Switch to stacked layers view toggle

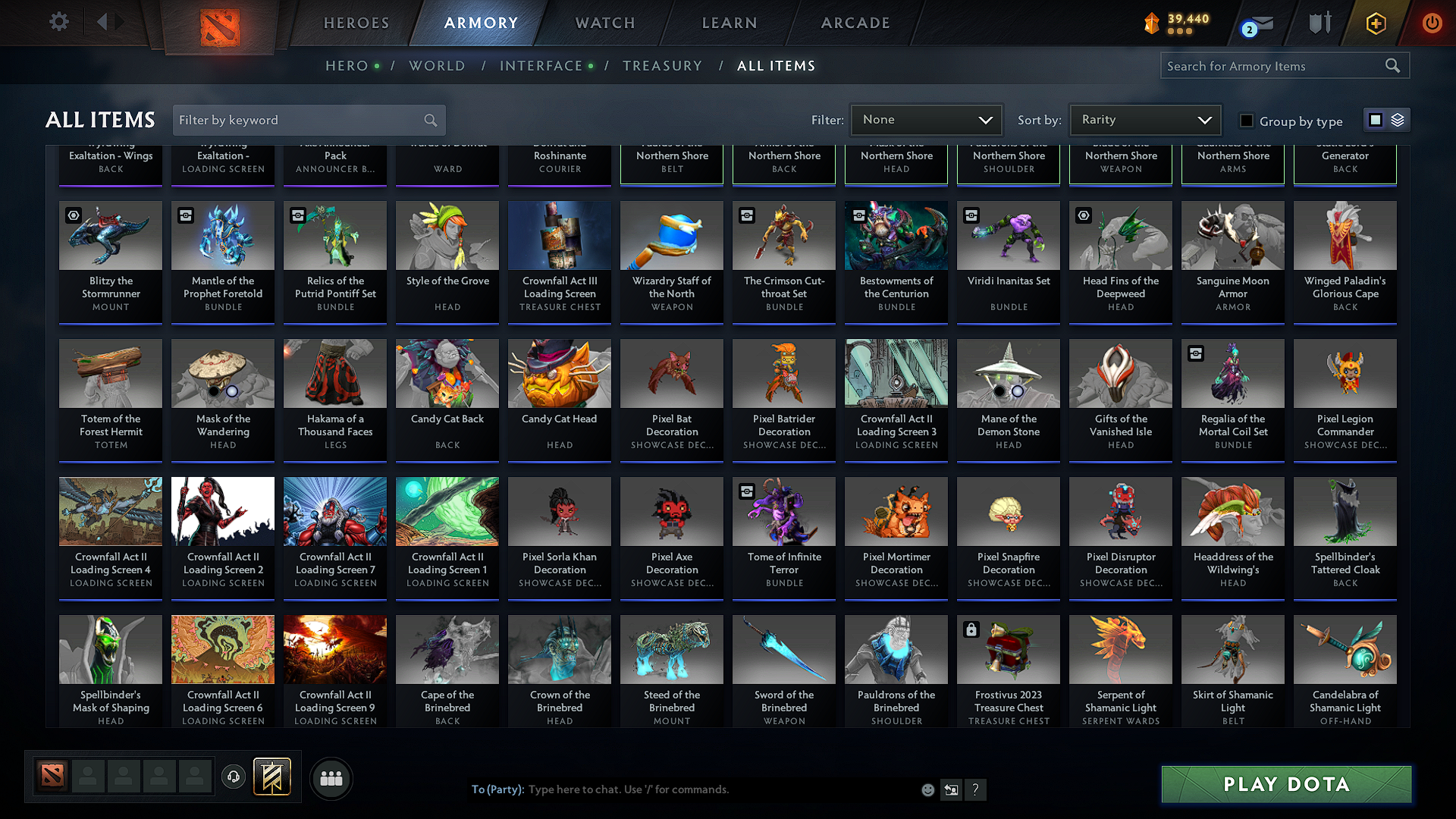point(1396,120)
